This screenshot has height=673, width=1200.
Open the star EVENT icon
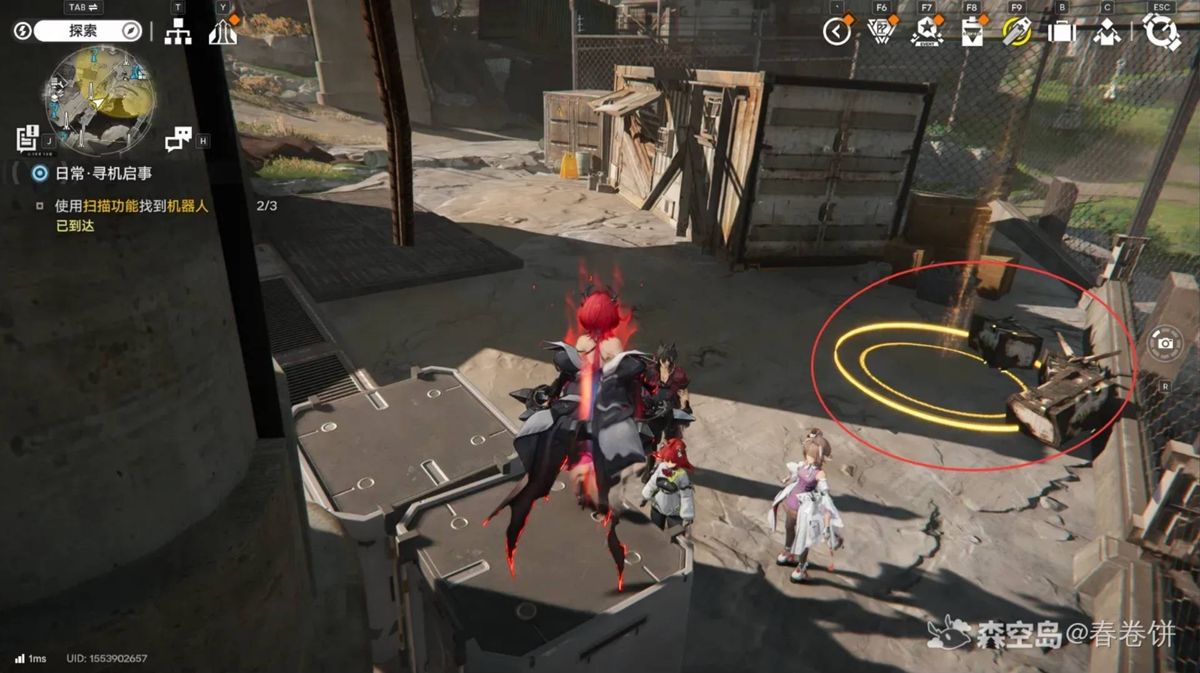(926, 32)
